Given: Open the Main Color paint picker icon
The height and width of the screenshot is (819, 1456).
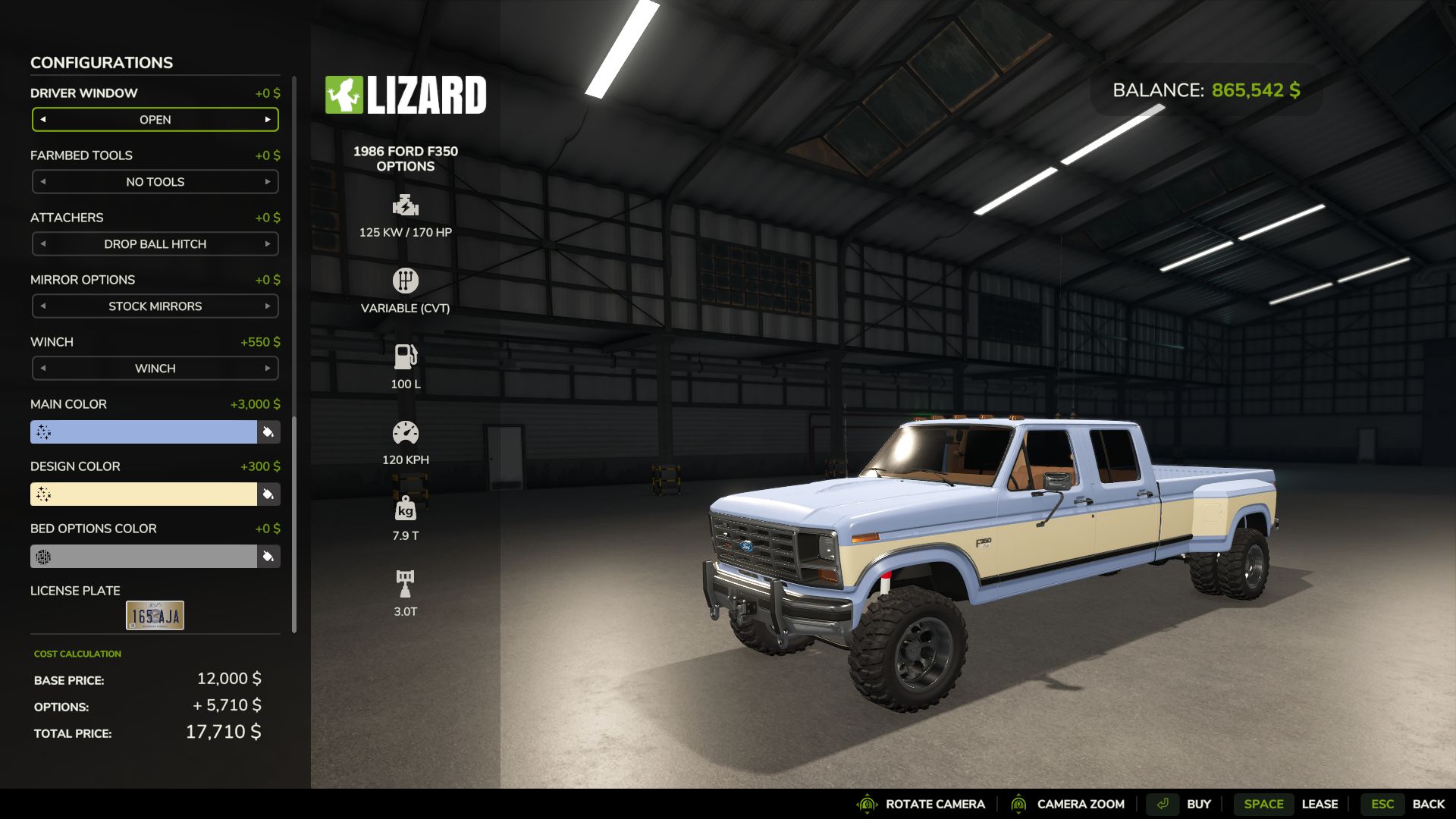Looking at the screenshot, I should pos(268,431).
